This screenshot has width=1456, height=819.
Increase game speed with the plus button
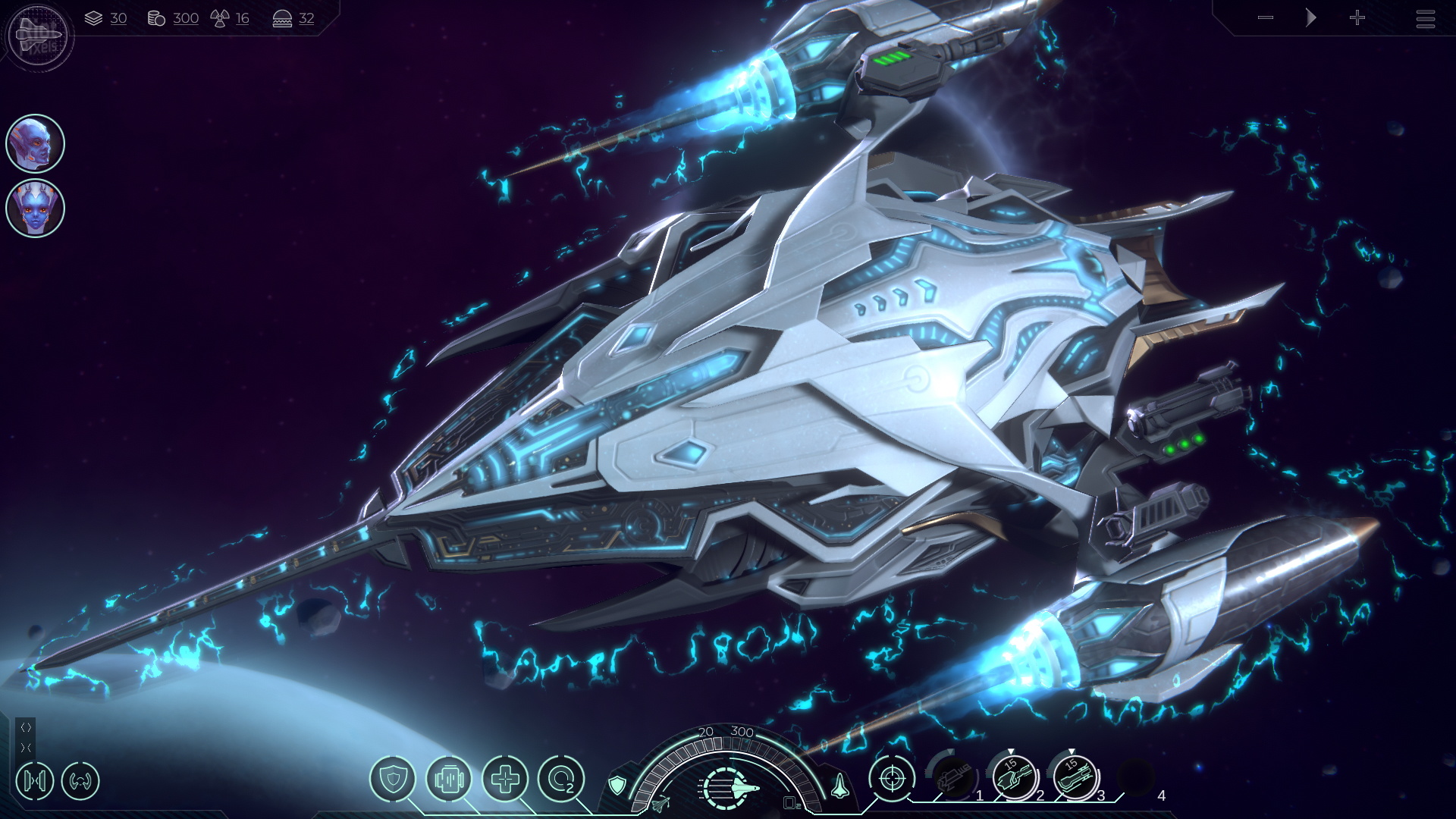(1357, 18)
